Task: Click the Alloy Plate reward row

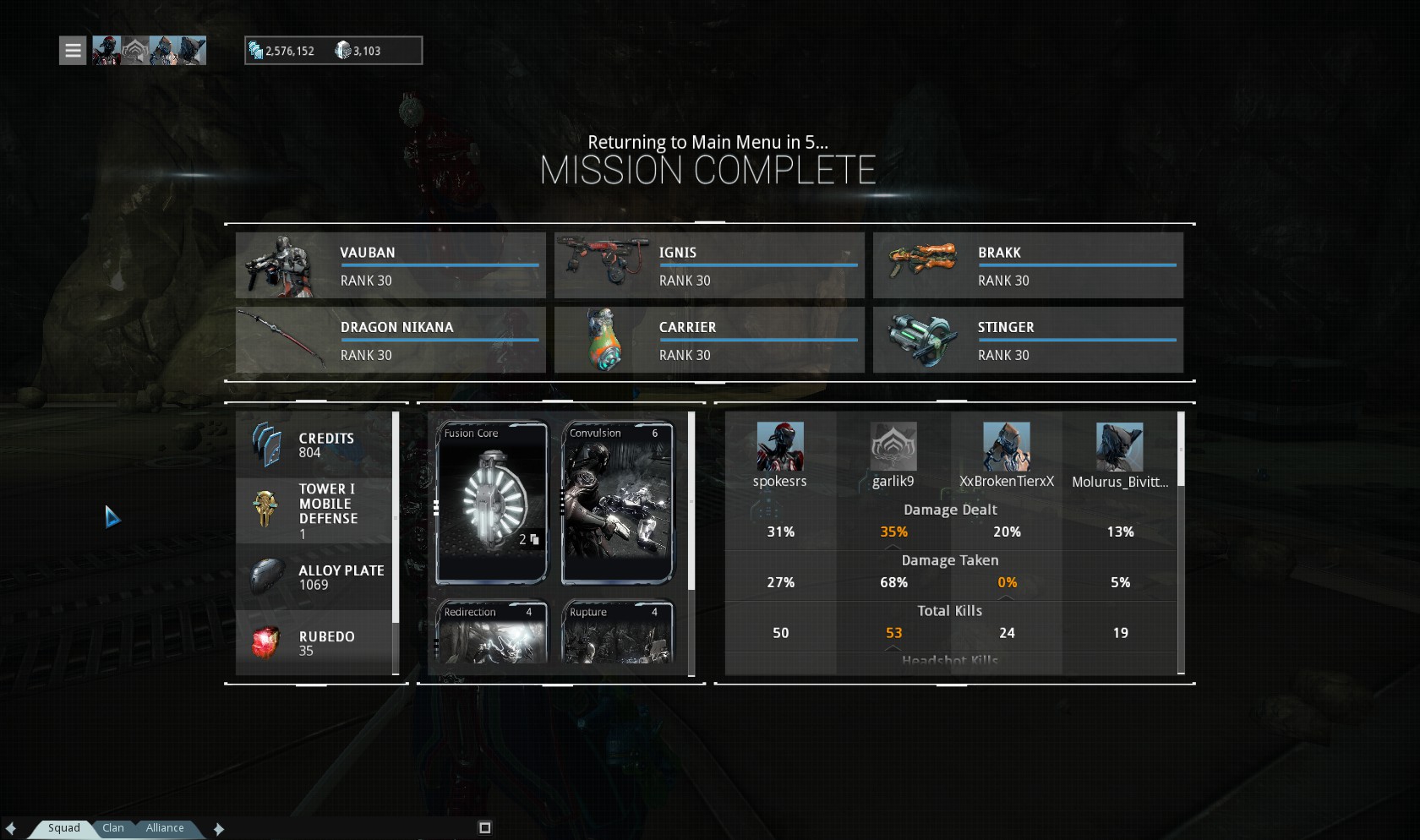Action: click(314, 577)
